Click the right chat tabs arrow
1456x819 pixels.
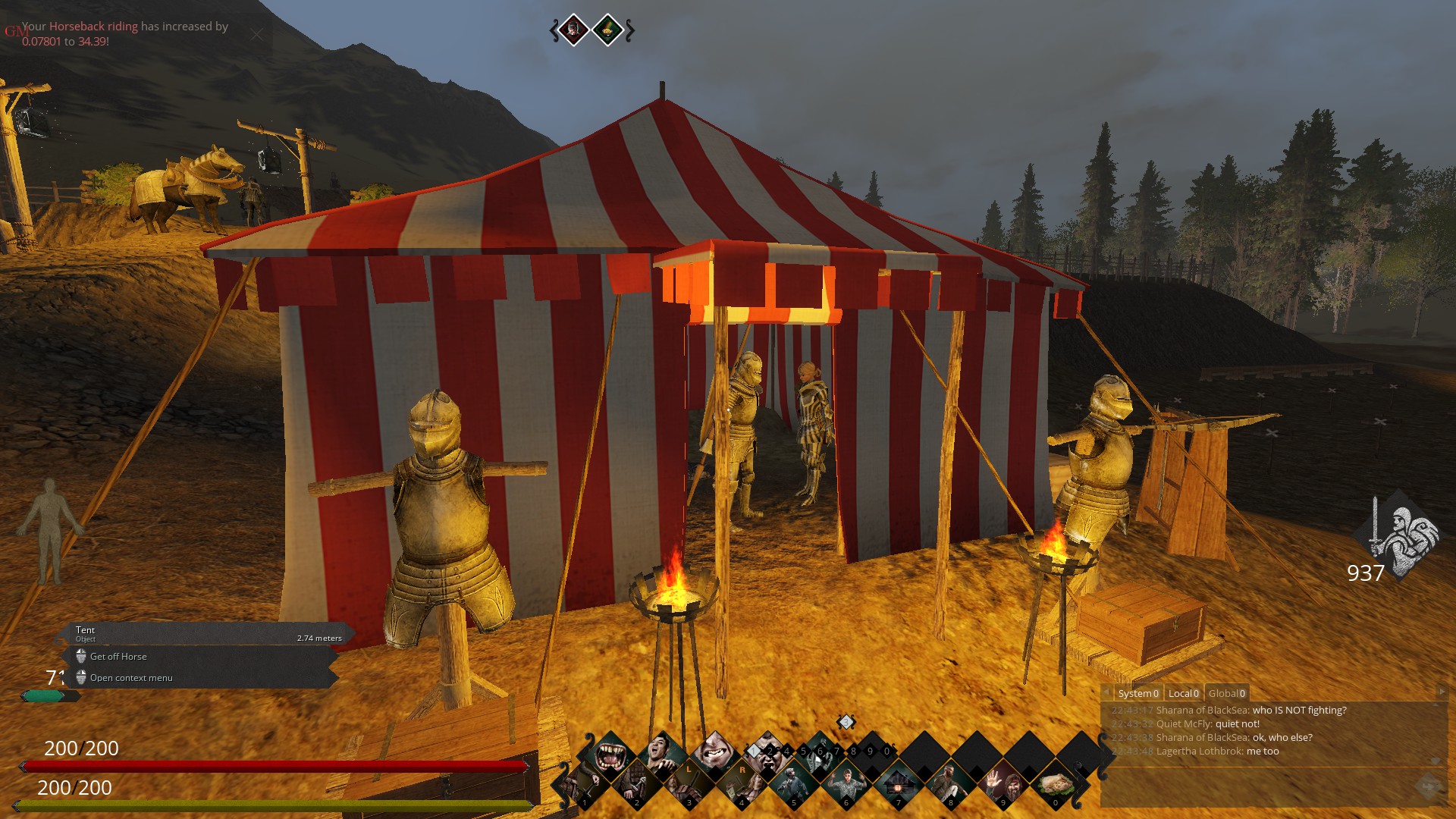1441,692
